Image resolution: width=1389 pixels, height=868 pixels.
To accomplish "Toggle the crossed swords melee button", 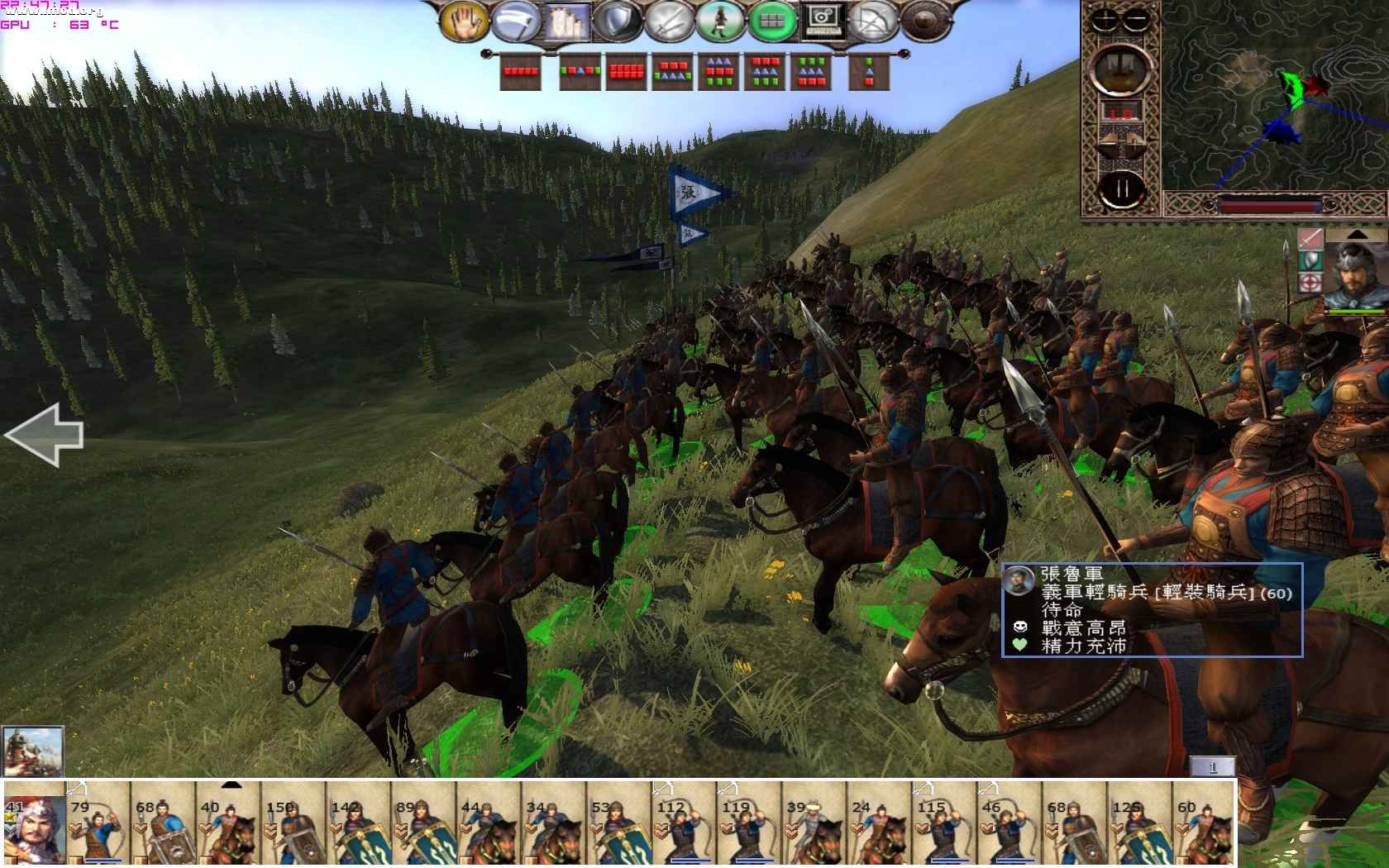I will click(667, 21).
